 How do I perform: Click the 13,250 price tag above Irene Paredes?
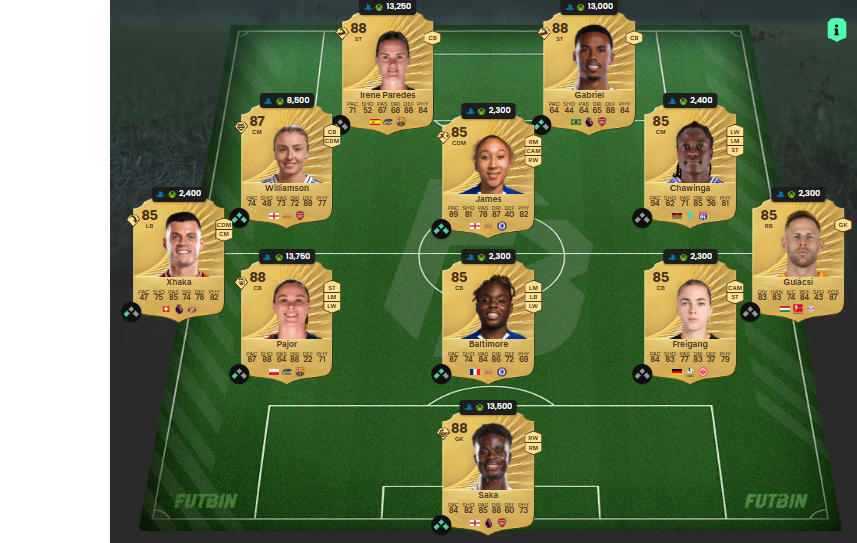click(388, 6)
